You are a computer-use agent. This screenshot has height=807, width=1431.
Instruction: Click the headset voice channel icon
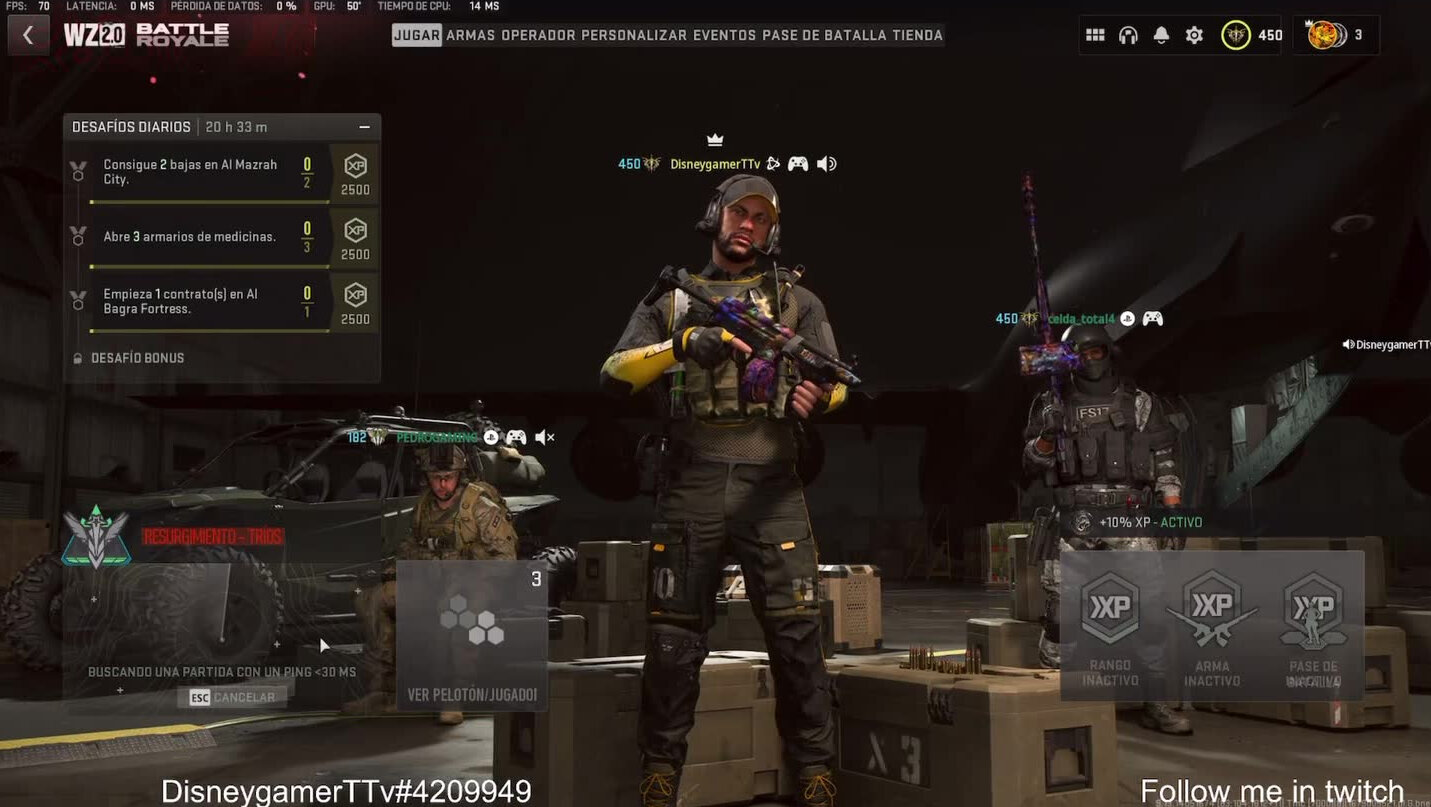click(x=1128, y=35)
